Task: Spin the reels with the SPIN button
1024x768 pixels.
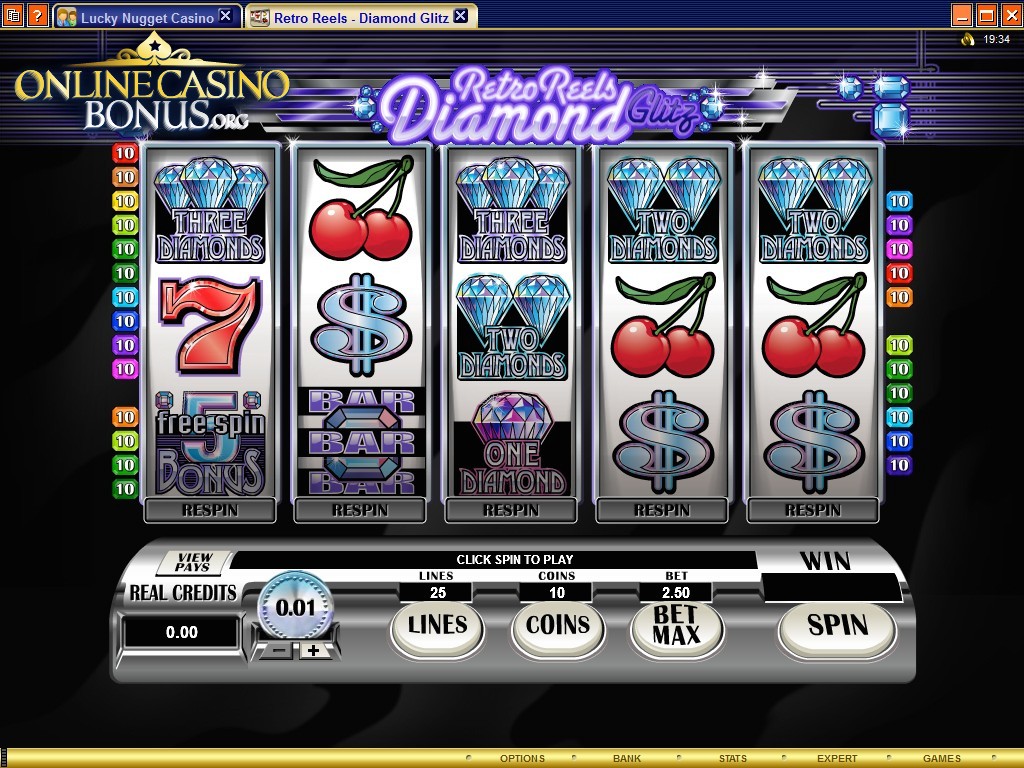Action: (x=837, y=627)
